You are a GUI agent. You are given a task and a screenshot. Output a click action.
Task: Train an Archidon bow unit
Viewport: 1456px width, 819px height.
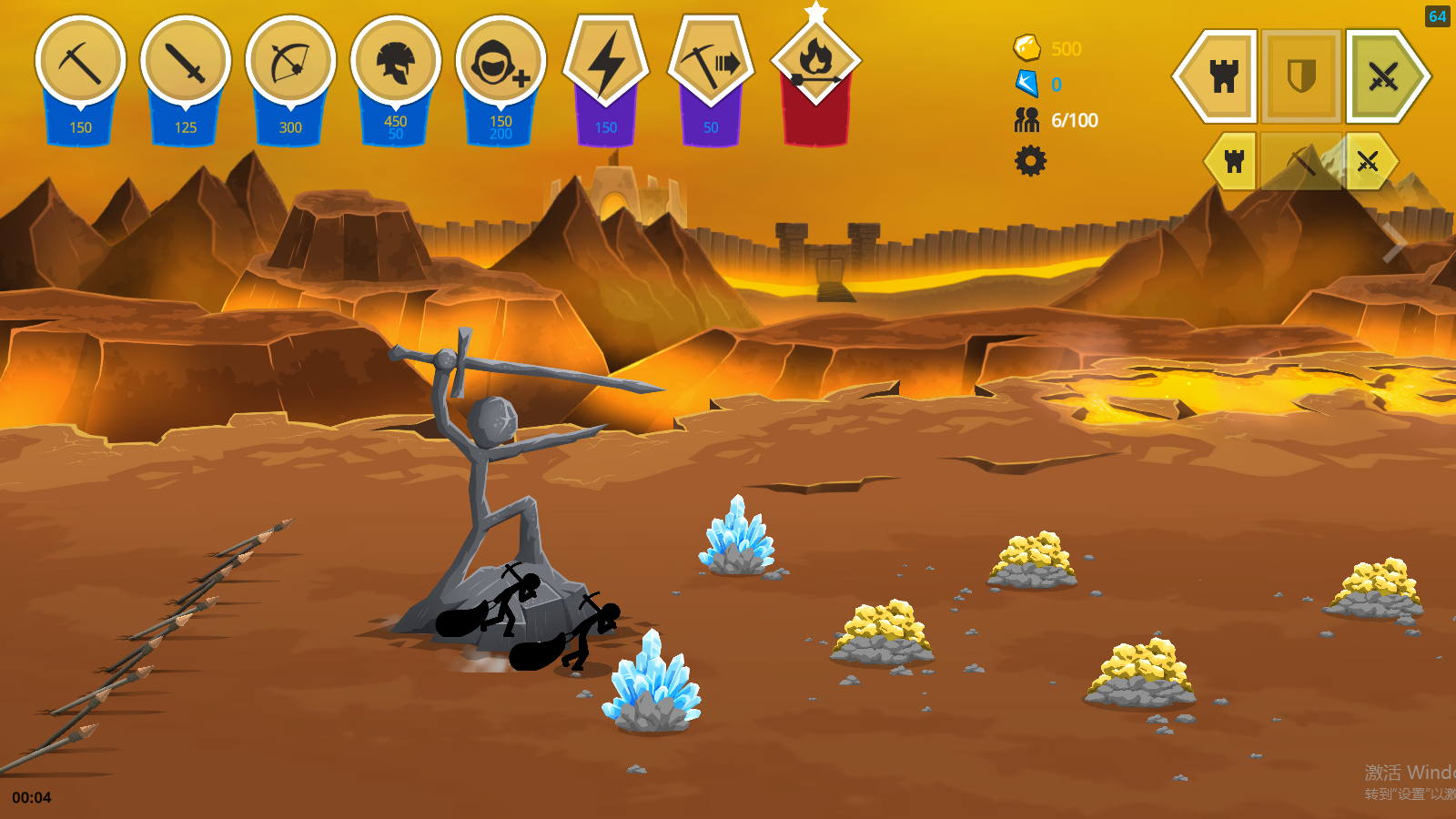[290, 64]
